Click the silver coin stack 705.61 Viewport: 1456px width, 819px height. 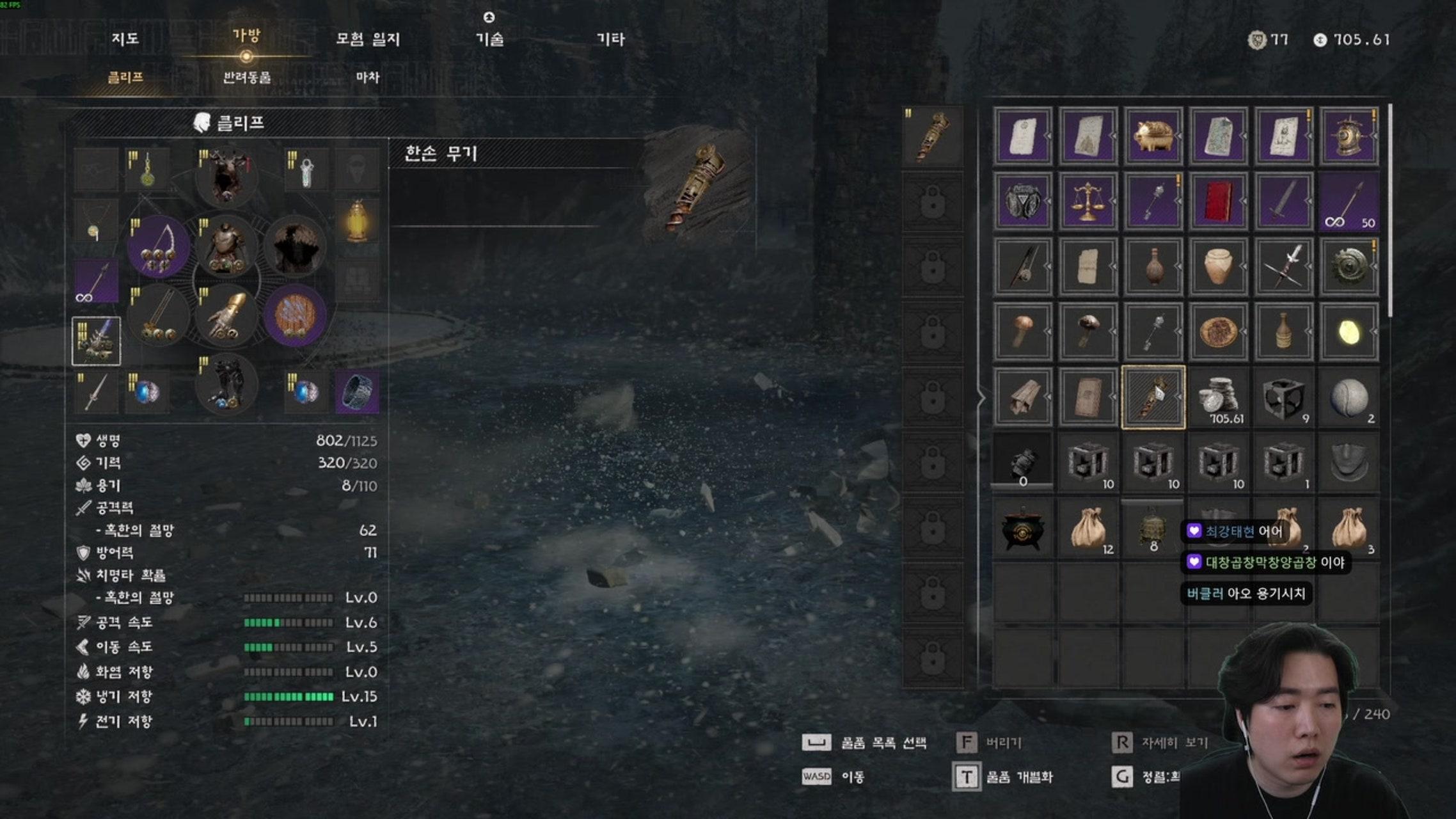tap(1218, 398)
